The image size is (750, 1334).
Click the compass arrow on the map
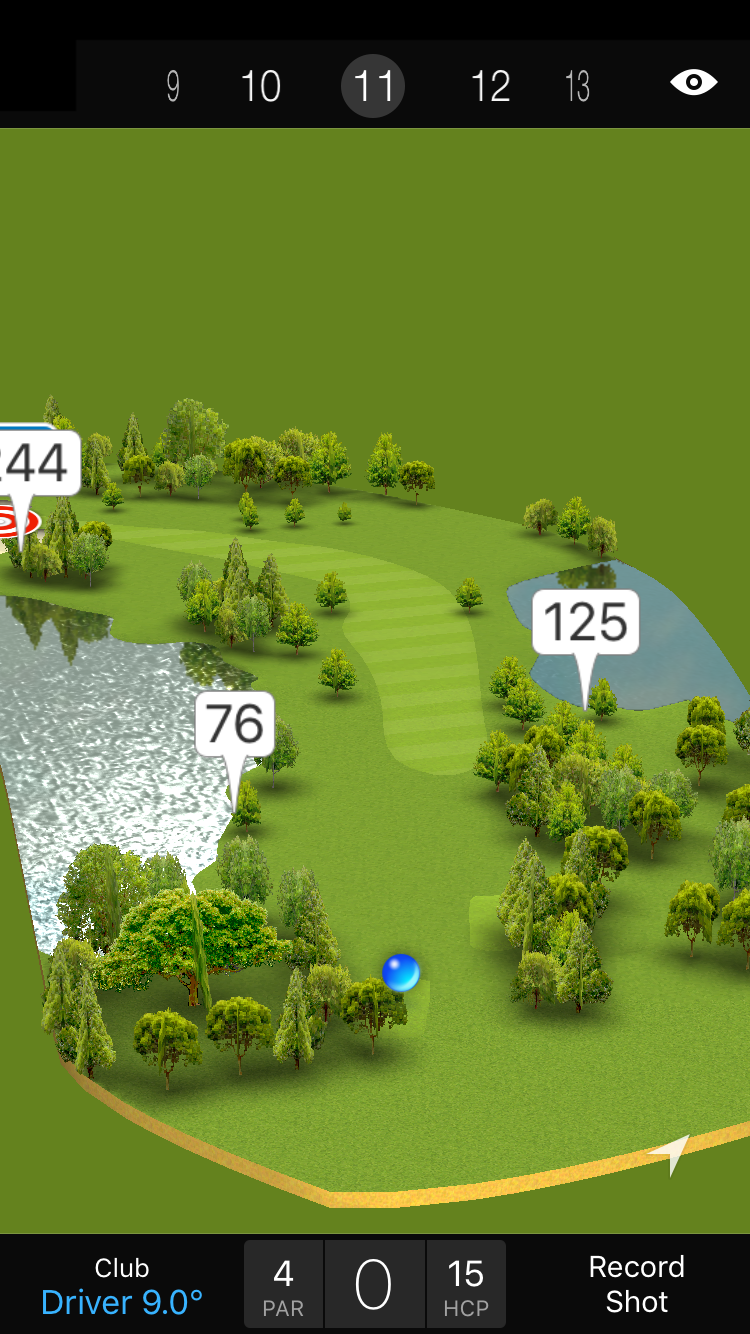tap(671, 1153)
